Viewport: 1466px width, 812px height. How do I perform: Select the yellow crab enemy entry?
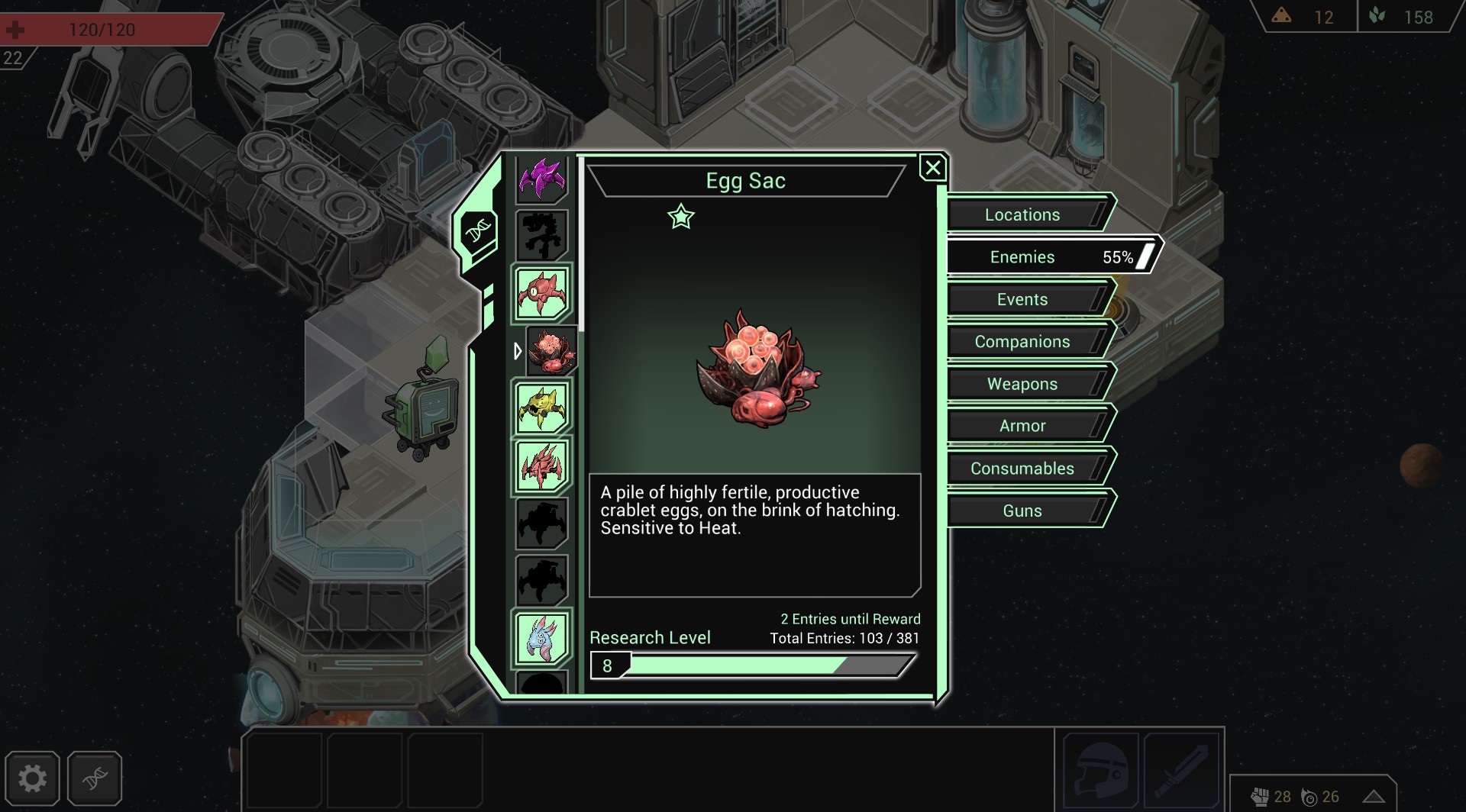[x=542, y=408]
